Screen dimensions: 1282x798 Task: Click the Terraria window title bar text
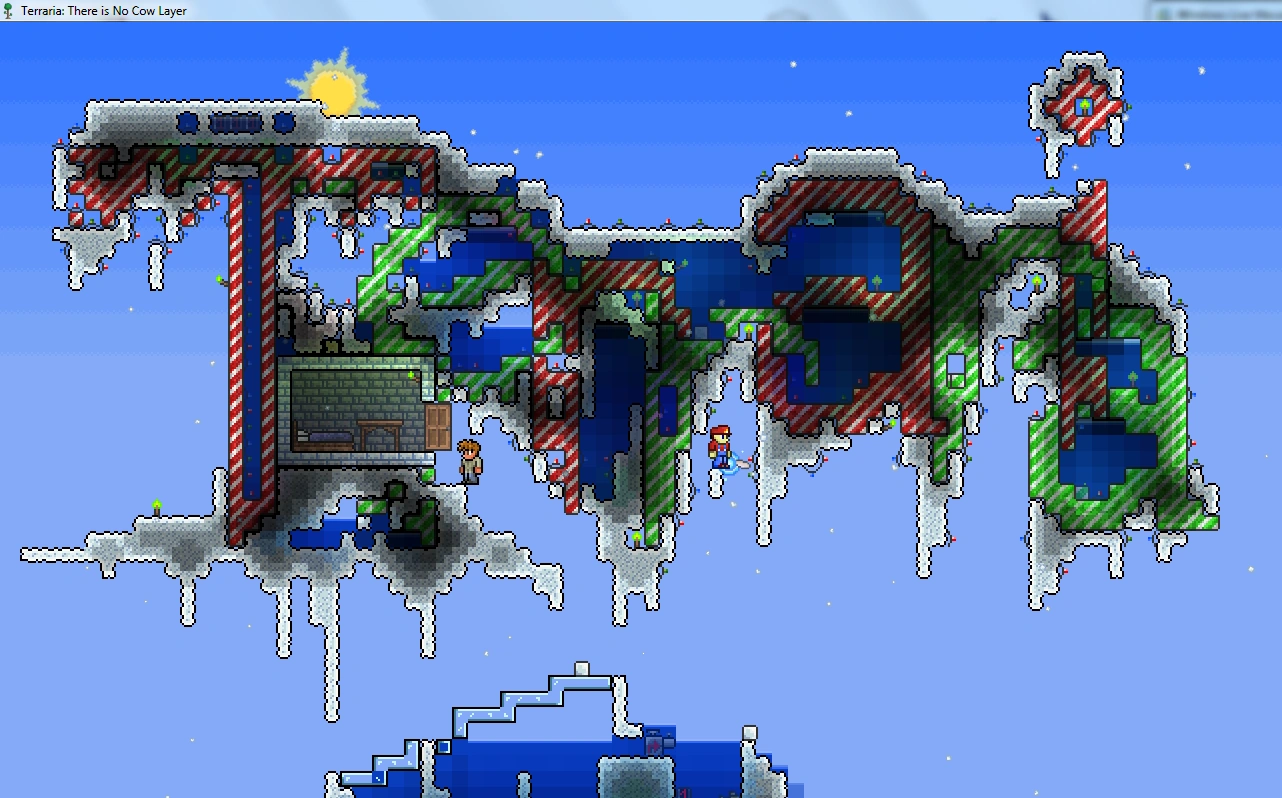point(100,10)
